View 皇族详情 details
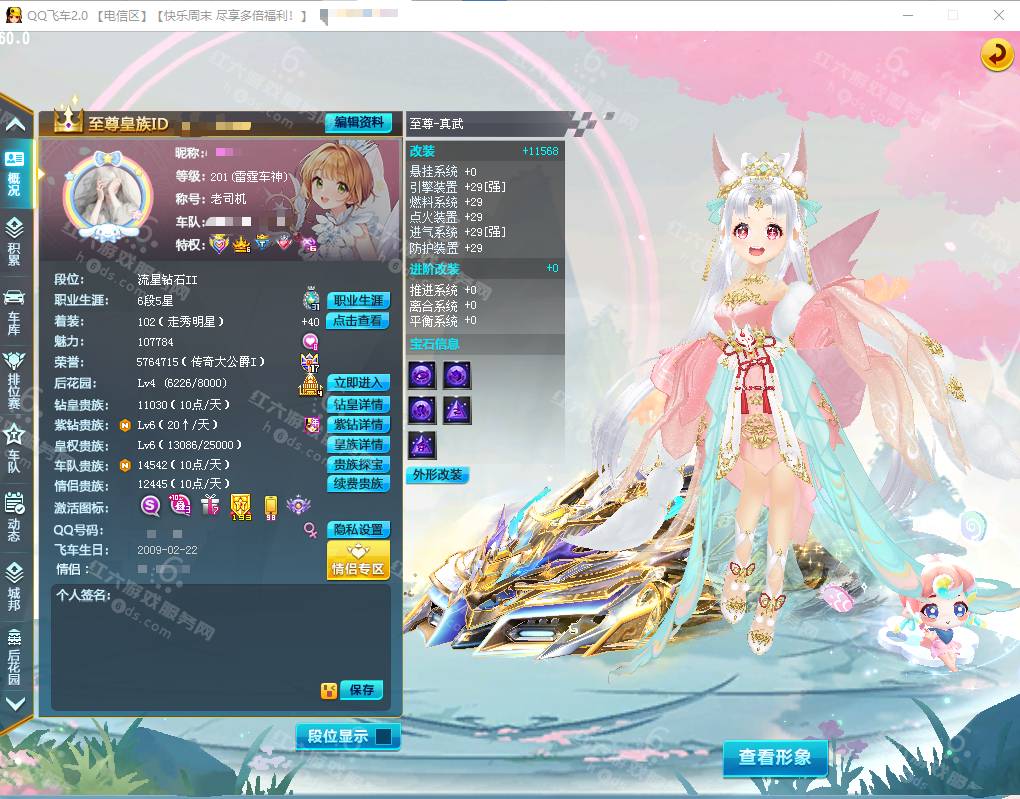 coord(358,444)
